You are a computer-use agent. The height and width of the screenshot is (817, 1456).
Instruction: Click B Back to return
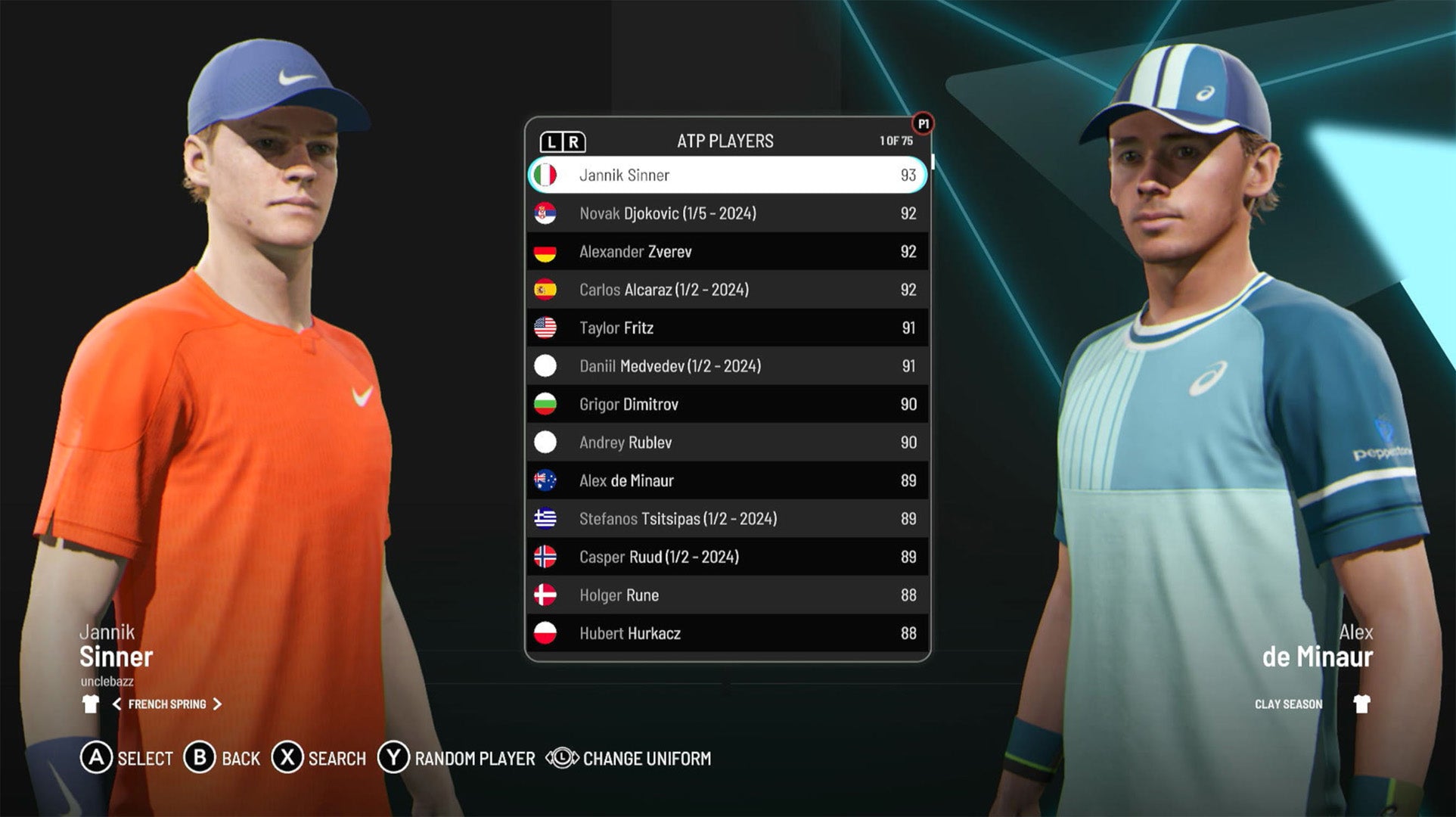pyautogui.click(x=200, y=758)
